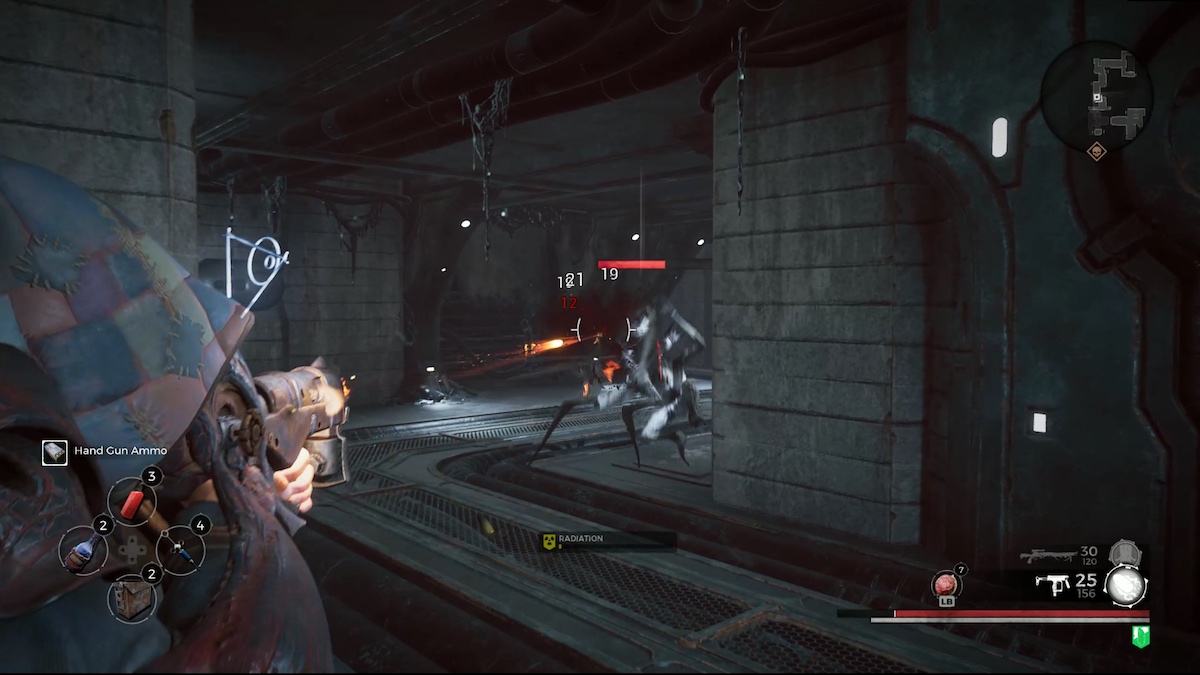The width and height of the screenshot is (1200, 675).
Task: Click the skull diamond marker under the minimap
Action: tap(1096, 153)
